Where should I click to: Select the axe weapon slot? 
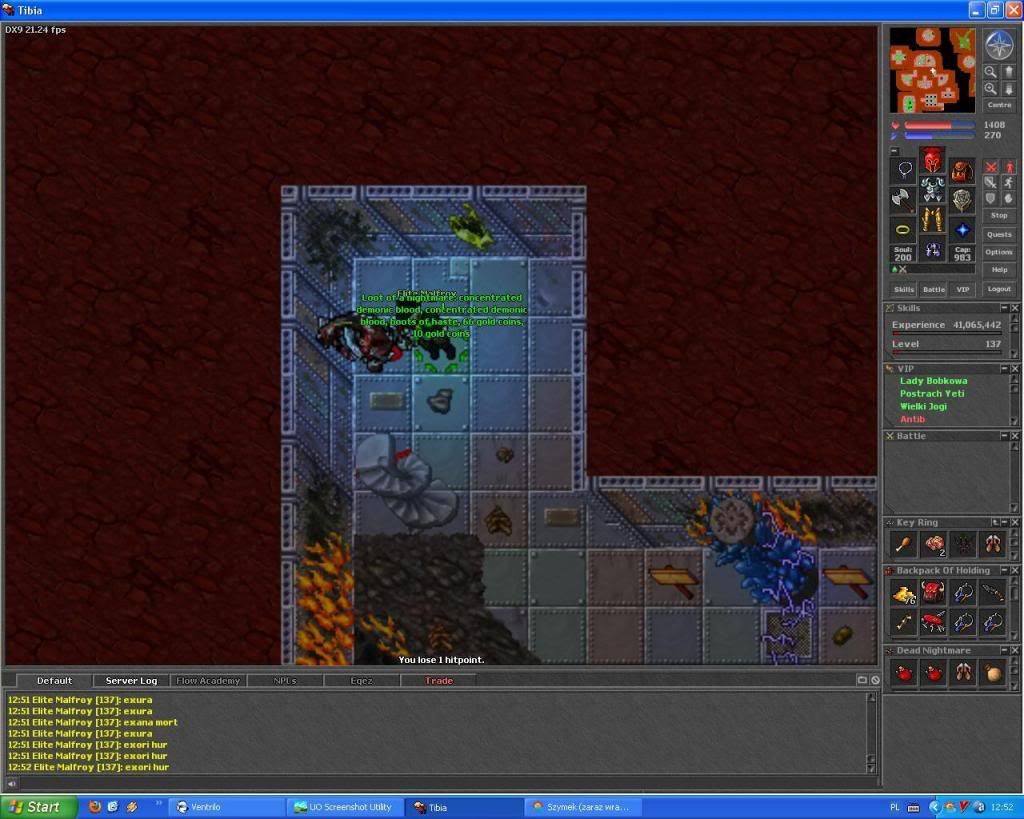[x=903, y=198]
